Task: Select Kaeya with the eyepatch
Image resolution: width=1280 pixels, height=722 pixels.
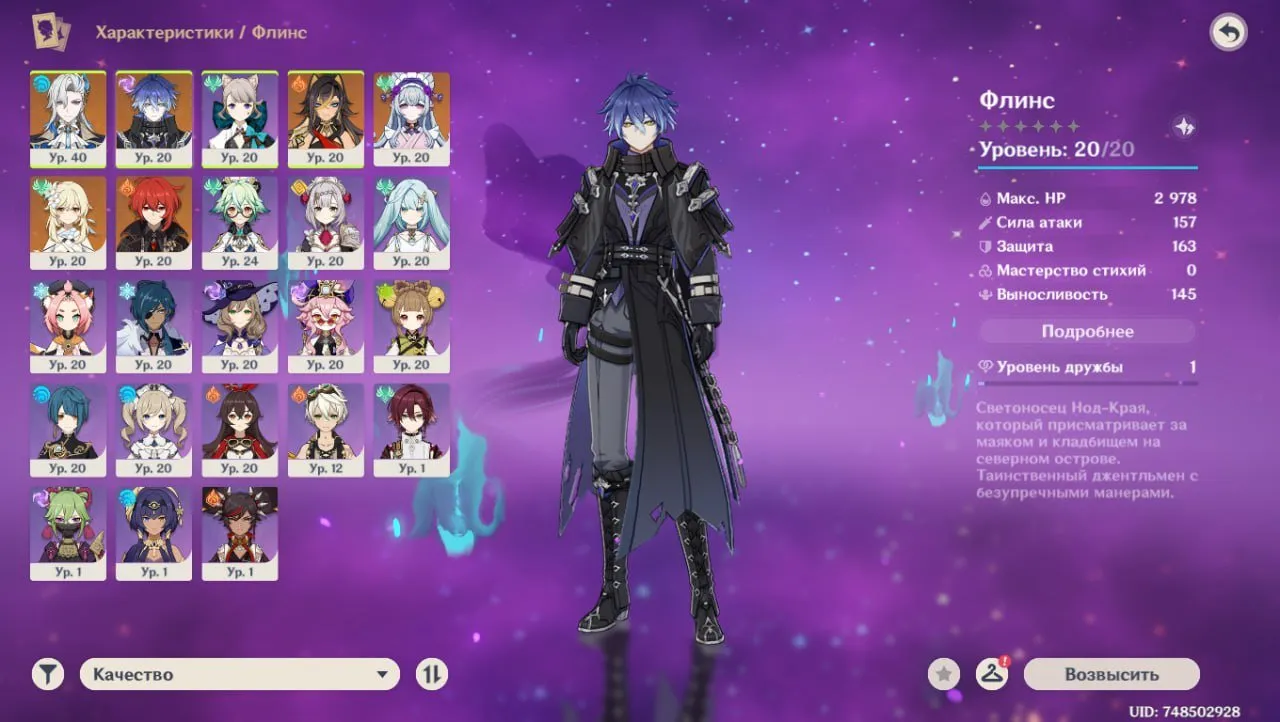Action: point(154,326)
